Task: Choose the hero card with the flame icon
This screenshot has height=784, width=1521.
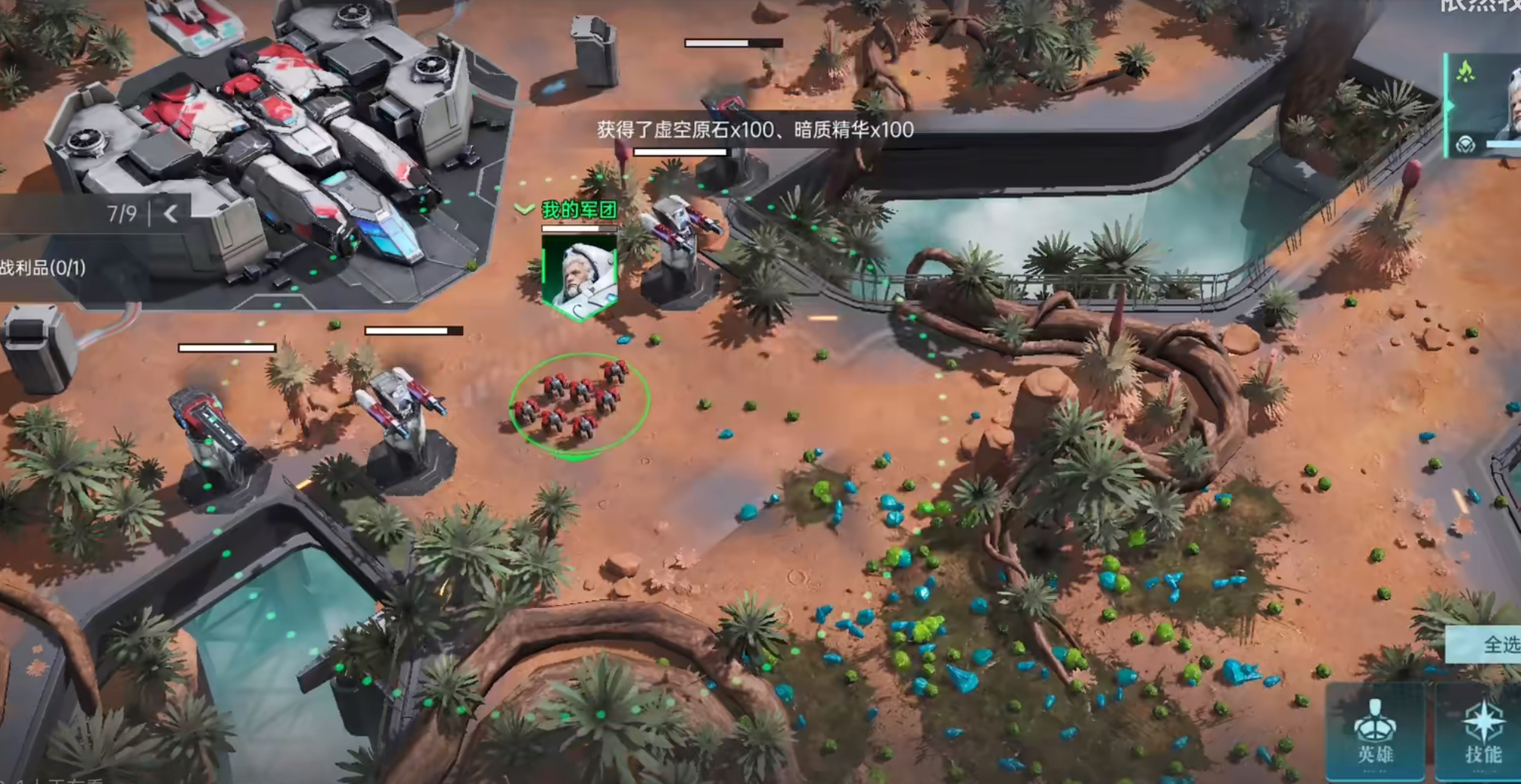Action: click(x=1484, y=105)
